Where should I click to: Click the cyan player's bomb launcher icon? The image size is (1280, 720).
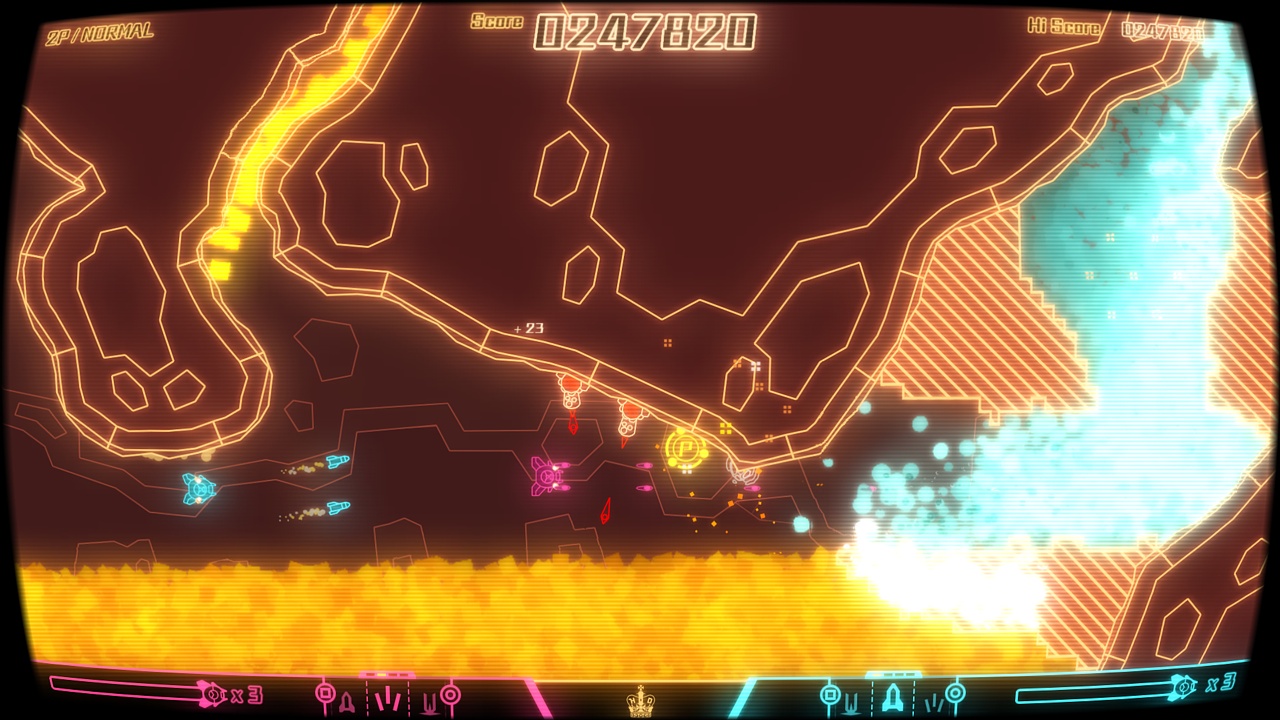tap(830, 692)
